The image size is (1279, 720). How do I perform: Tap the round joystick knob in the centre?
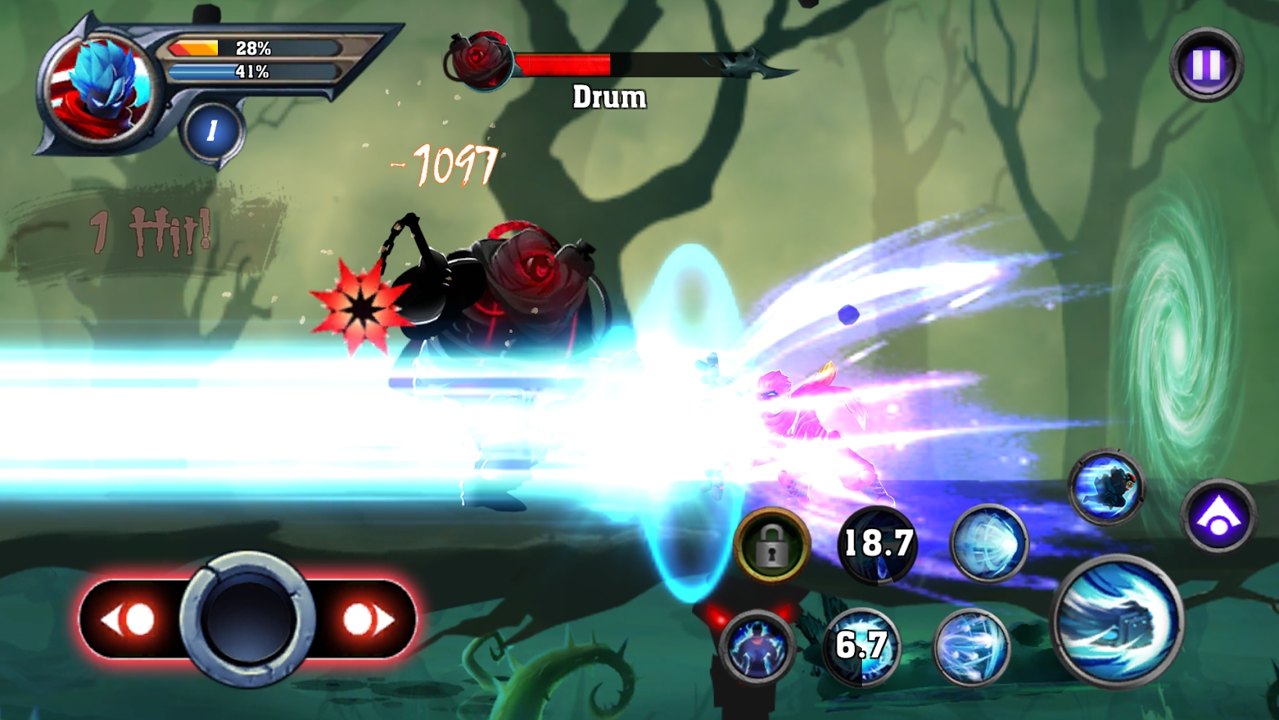(247, 620)
